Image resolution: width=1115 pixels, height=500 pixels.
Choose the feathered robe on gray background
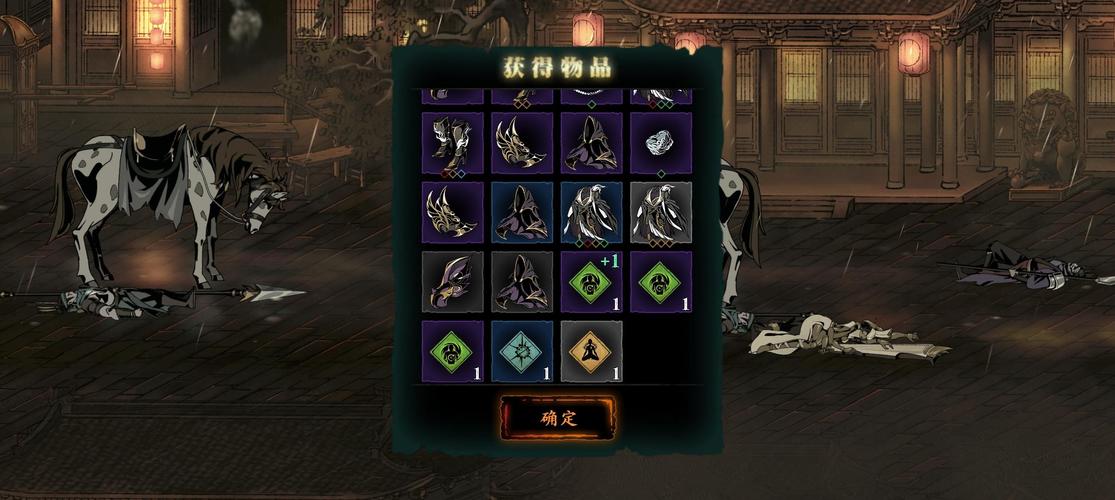660,212
